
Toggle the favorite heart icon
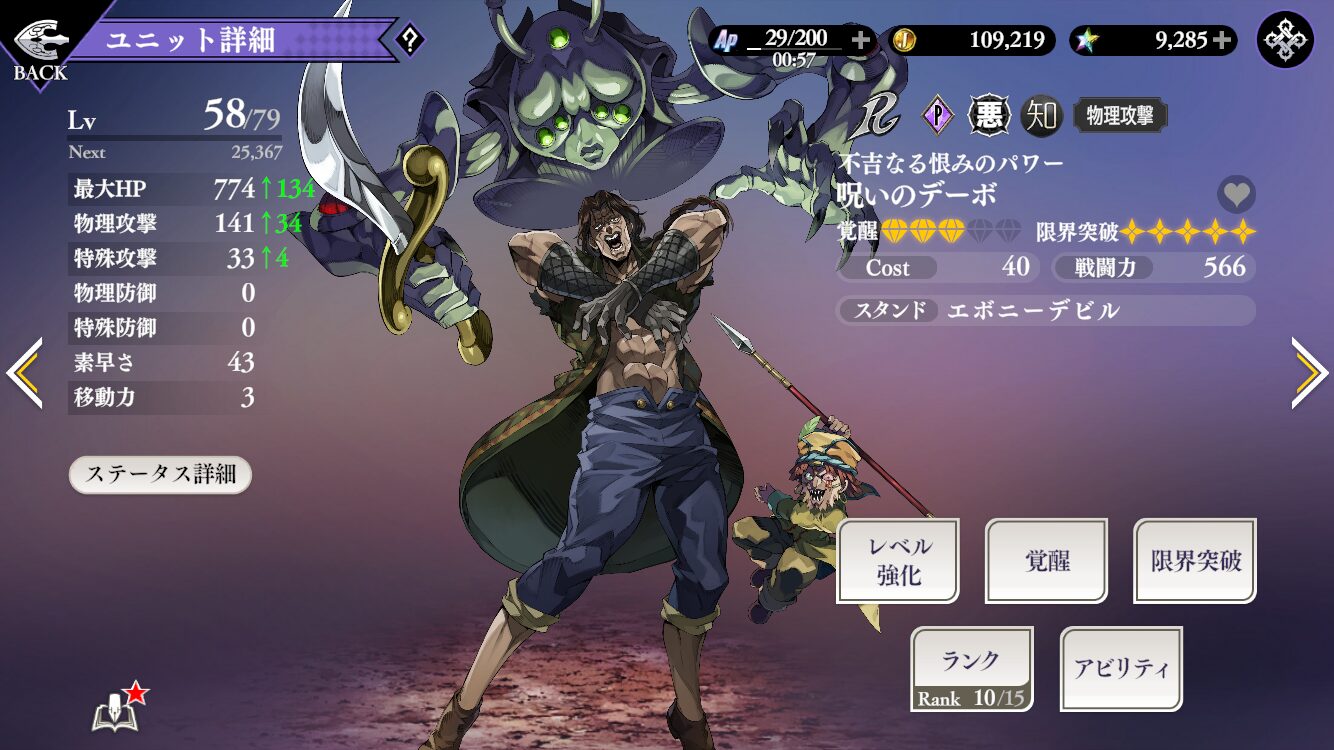click(x=1236, y=194)
